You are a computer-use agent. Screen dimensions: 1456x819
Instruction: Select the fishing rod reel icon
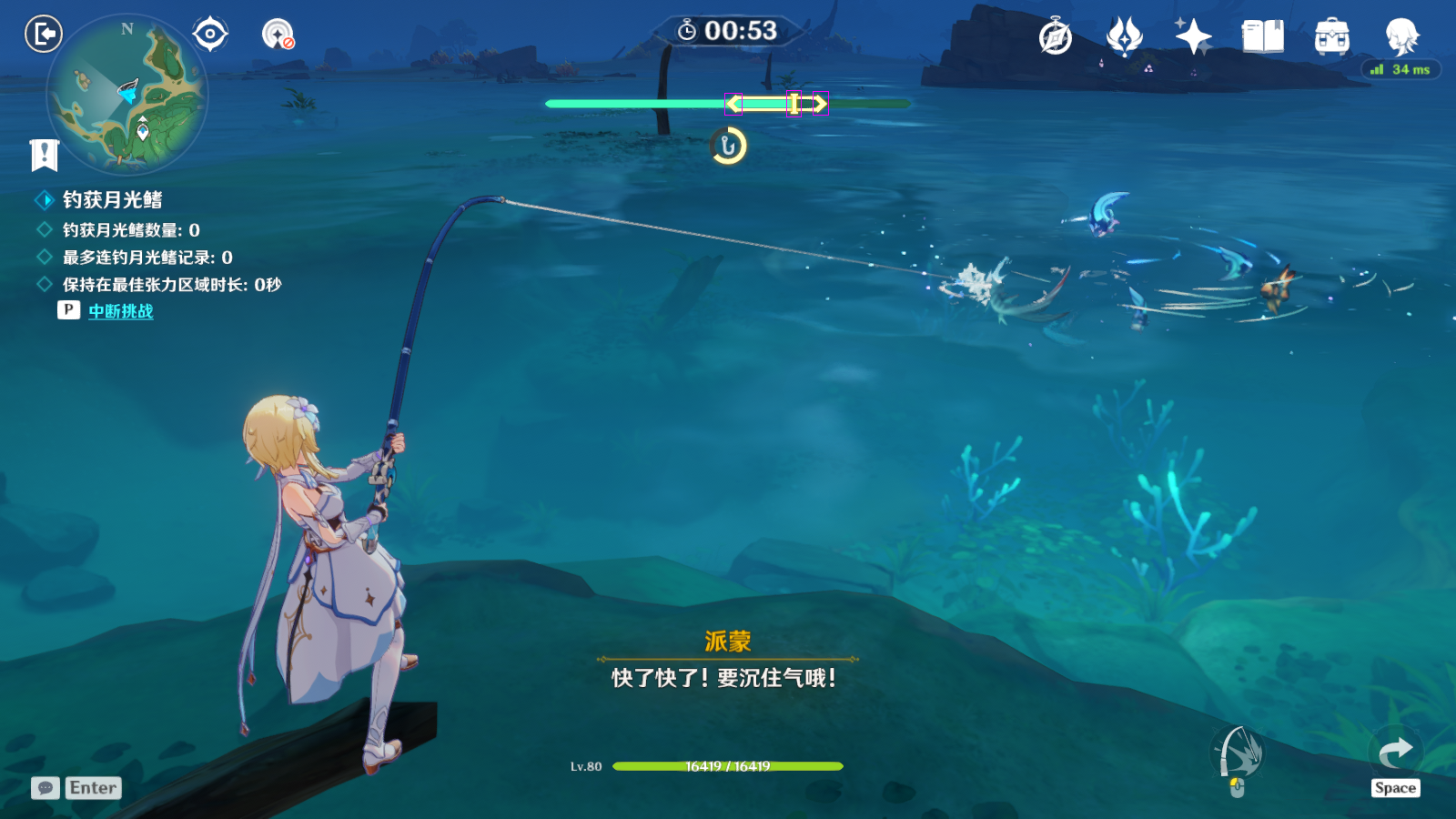tap(1238, 753)
